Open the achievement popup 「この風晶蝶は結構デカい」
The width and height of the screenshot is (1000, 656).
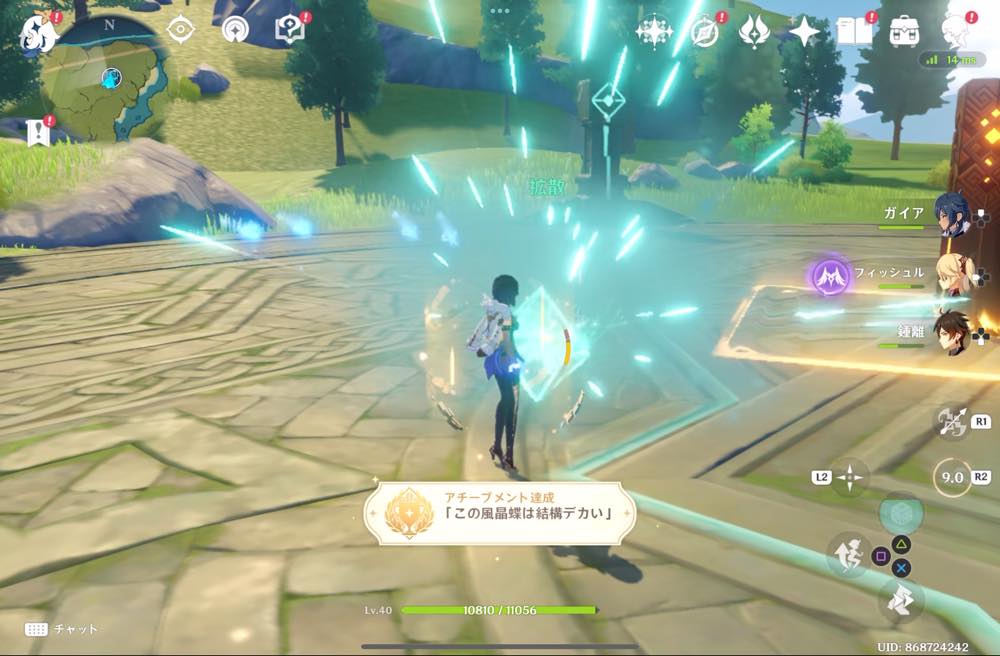499,514
